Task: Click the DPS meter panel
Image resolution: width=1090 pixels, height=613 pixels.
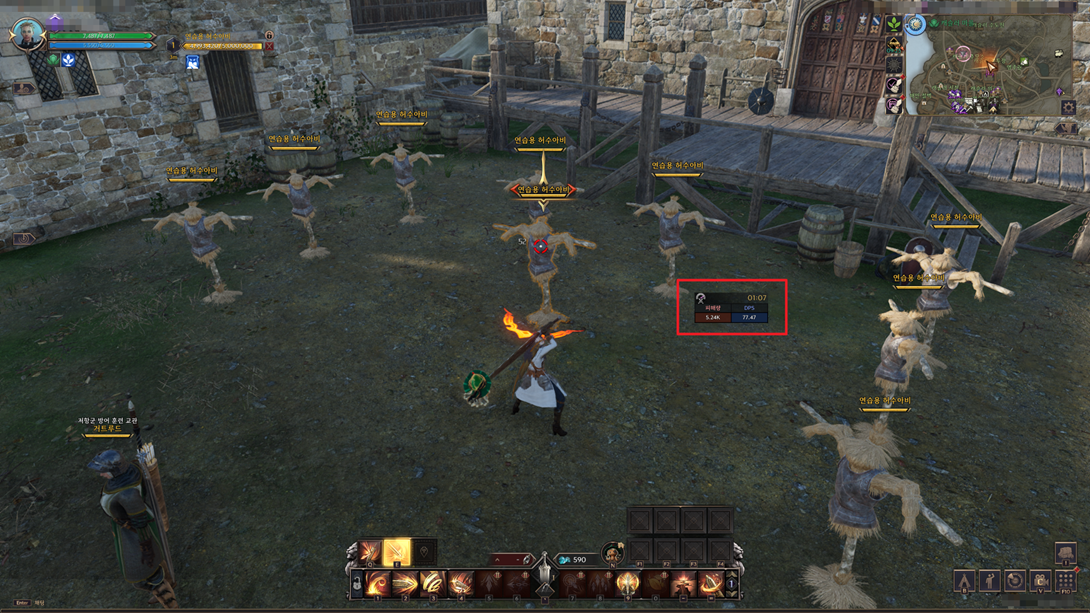Action: [x=732, y=308]
